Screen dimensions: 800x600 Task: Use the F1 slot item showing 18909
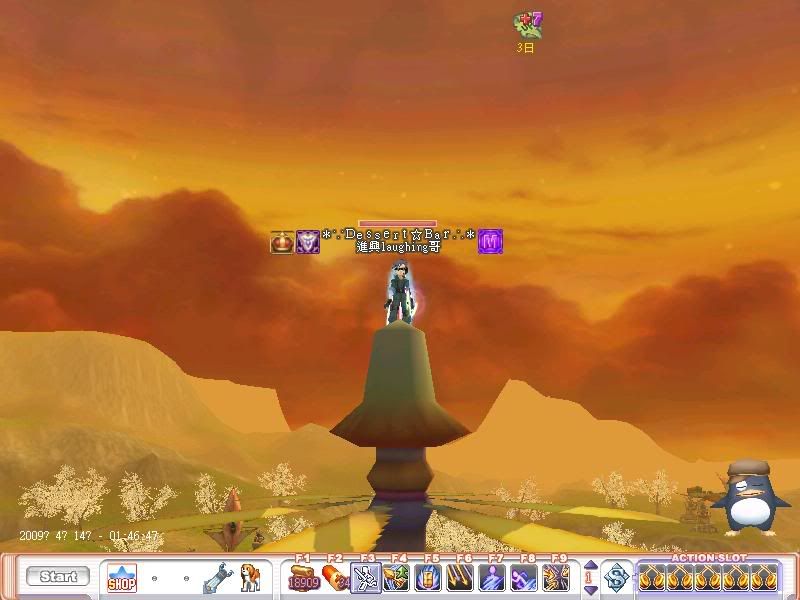click(304, 578)
